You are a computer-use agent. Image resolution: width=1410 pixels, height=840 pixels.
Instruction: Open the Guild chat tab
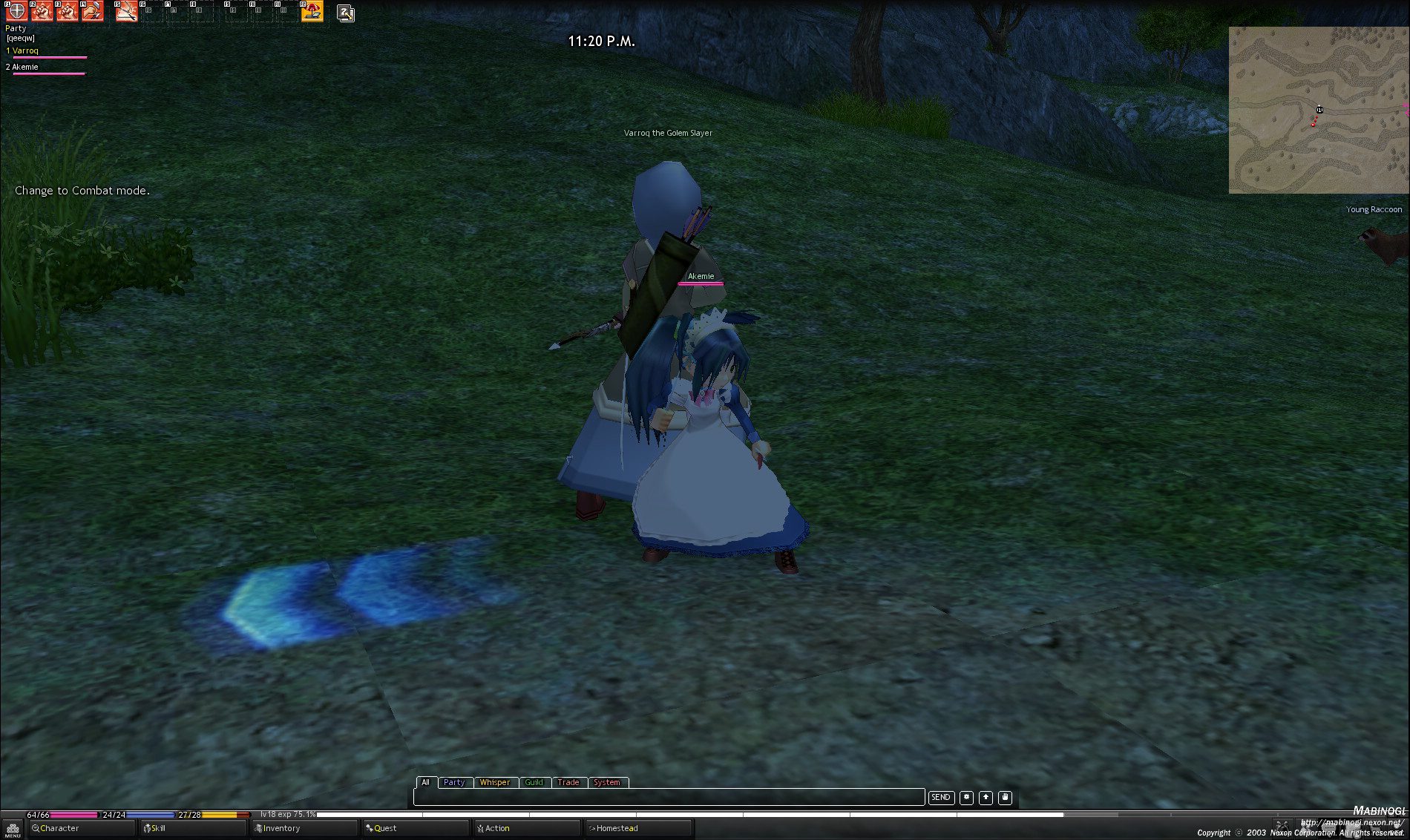coord(534,782)
